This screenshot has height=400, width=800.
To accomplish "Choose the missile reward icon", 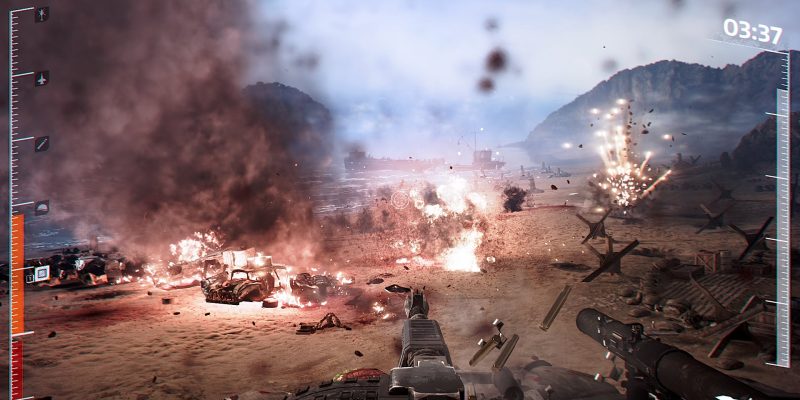I will click(x=41, y=144).
